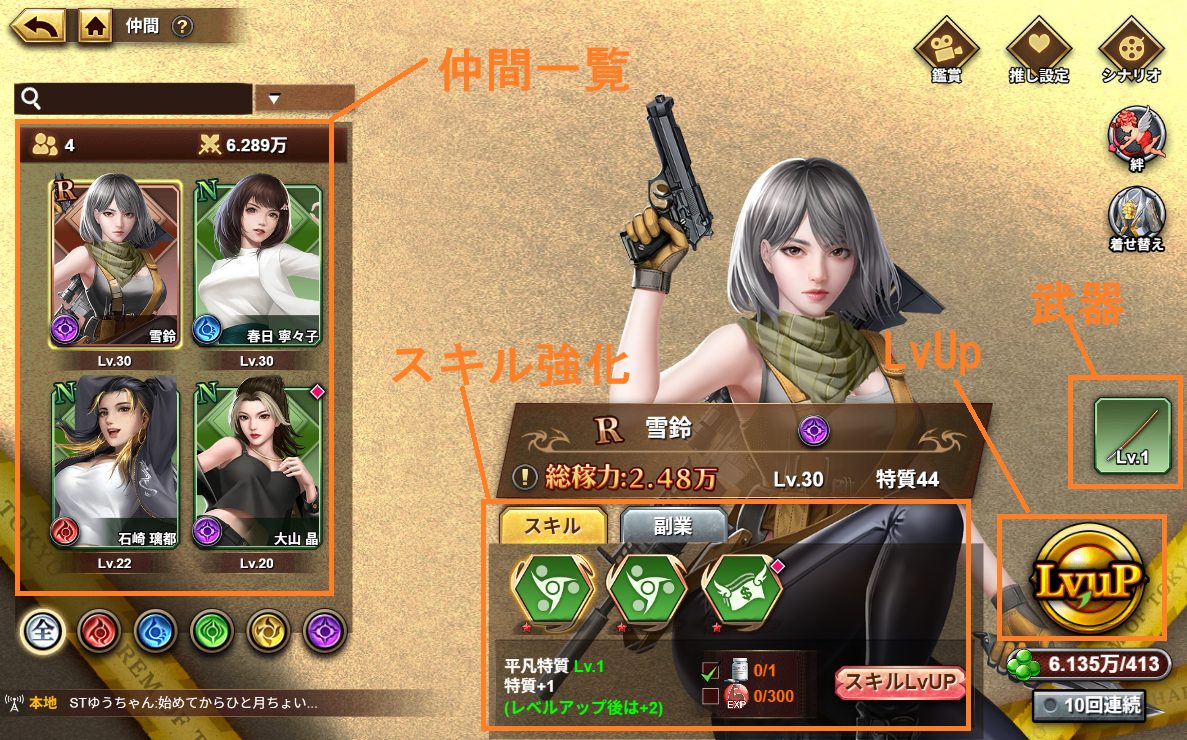
Task: Tap the スキルLvUP button
Action: point(902,682)
